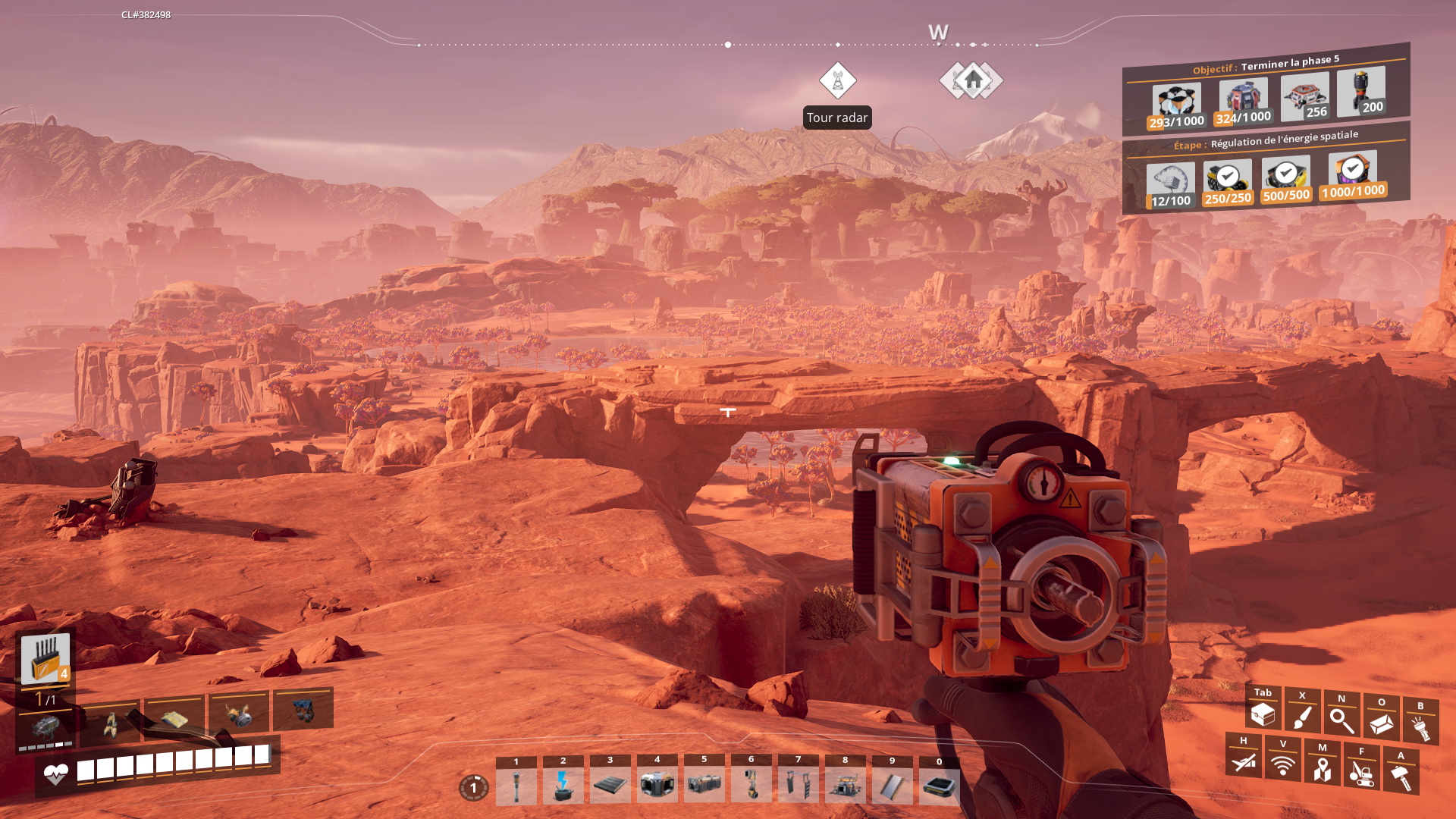
Task: Open the phase 5 objective tracker
Action: (1266, 64)
